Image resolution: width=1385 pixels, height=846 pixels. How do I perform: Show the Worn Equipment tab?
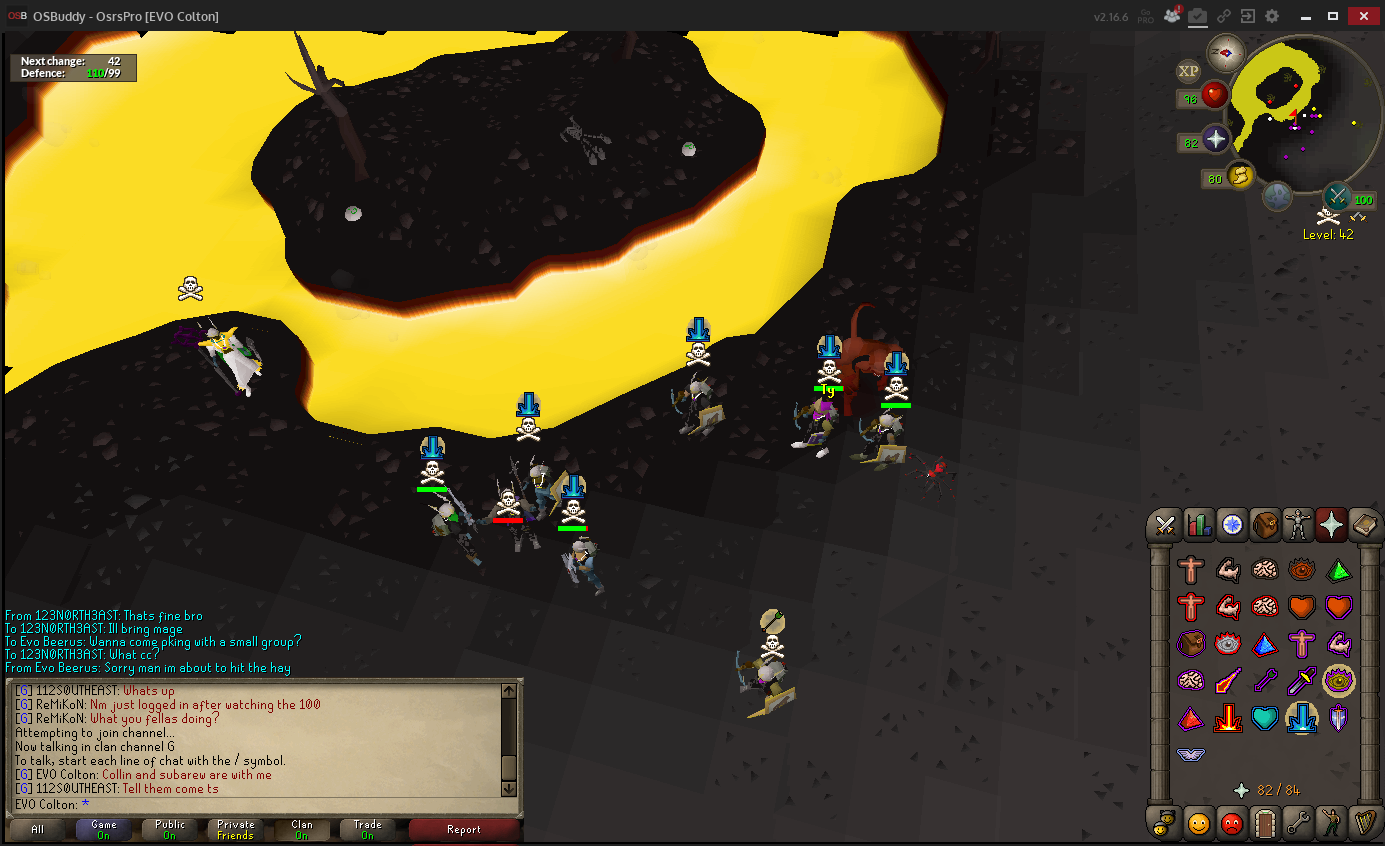pos(1298,524)
